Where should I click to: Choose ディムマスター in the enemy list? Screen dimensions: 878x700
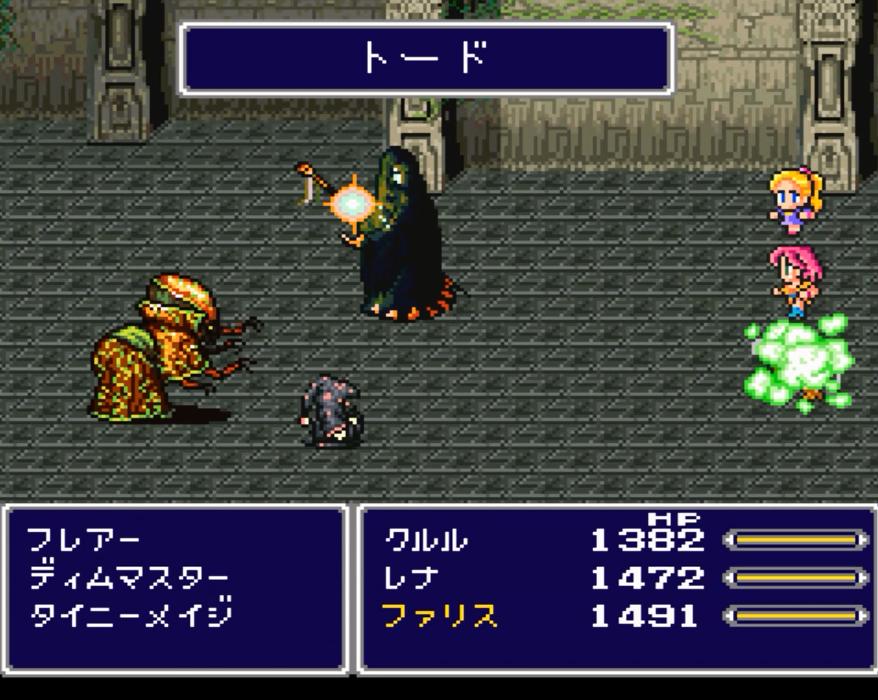click(128, 578)
